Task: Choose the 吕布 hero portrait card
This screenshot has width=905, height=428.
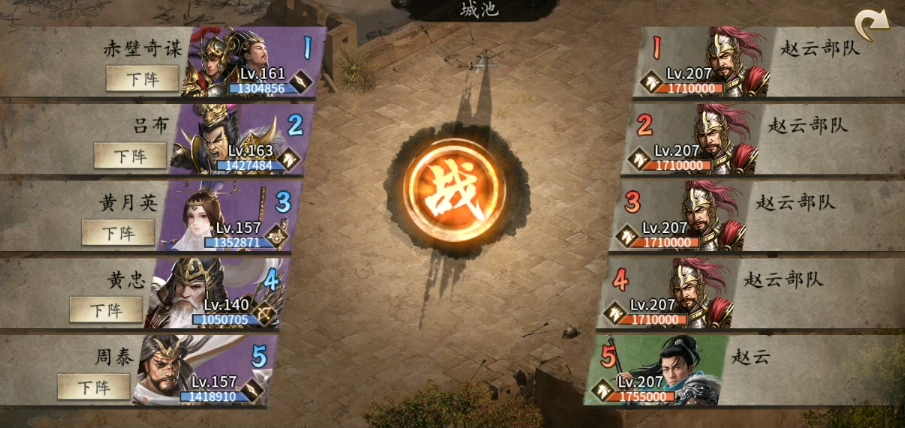Action: click(238, 140)
